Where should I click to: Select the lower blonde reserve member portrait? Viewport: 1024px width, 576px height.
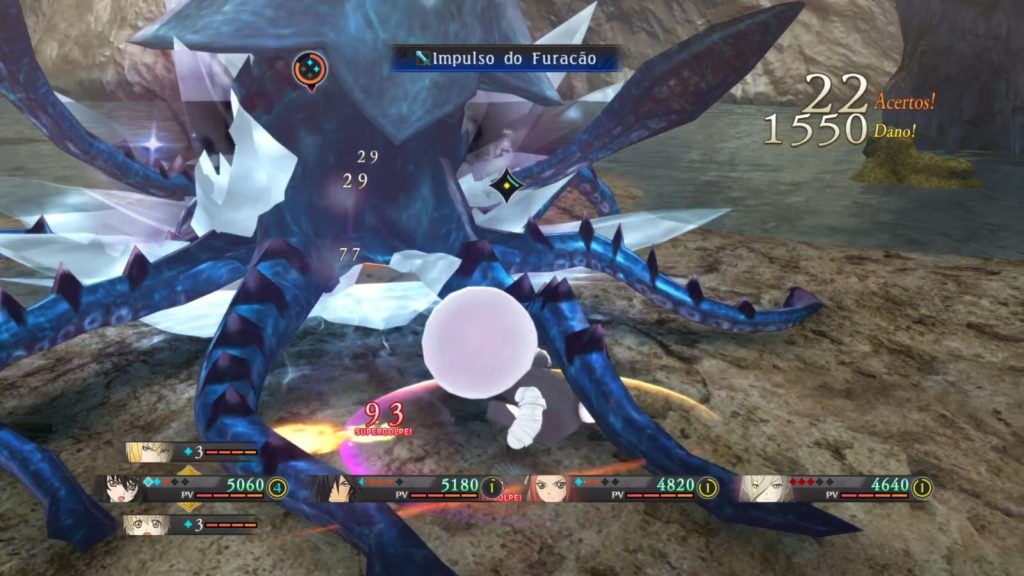[146, 524]
